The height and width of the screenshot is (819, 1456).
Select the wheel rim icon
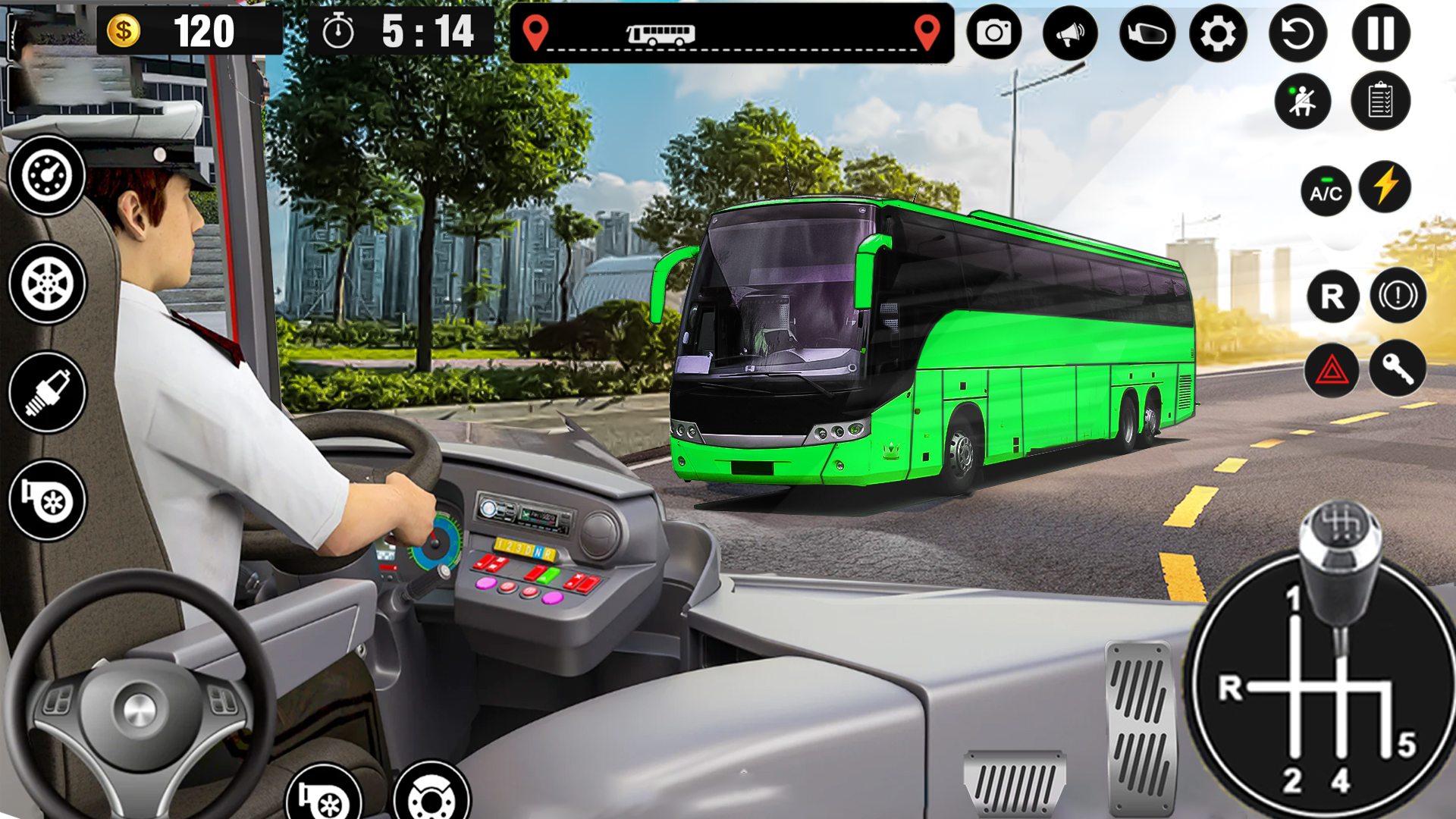click(x=47, y=284)
